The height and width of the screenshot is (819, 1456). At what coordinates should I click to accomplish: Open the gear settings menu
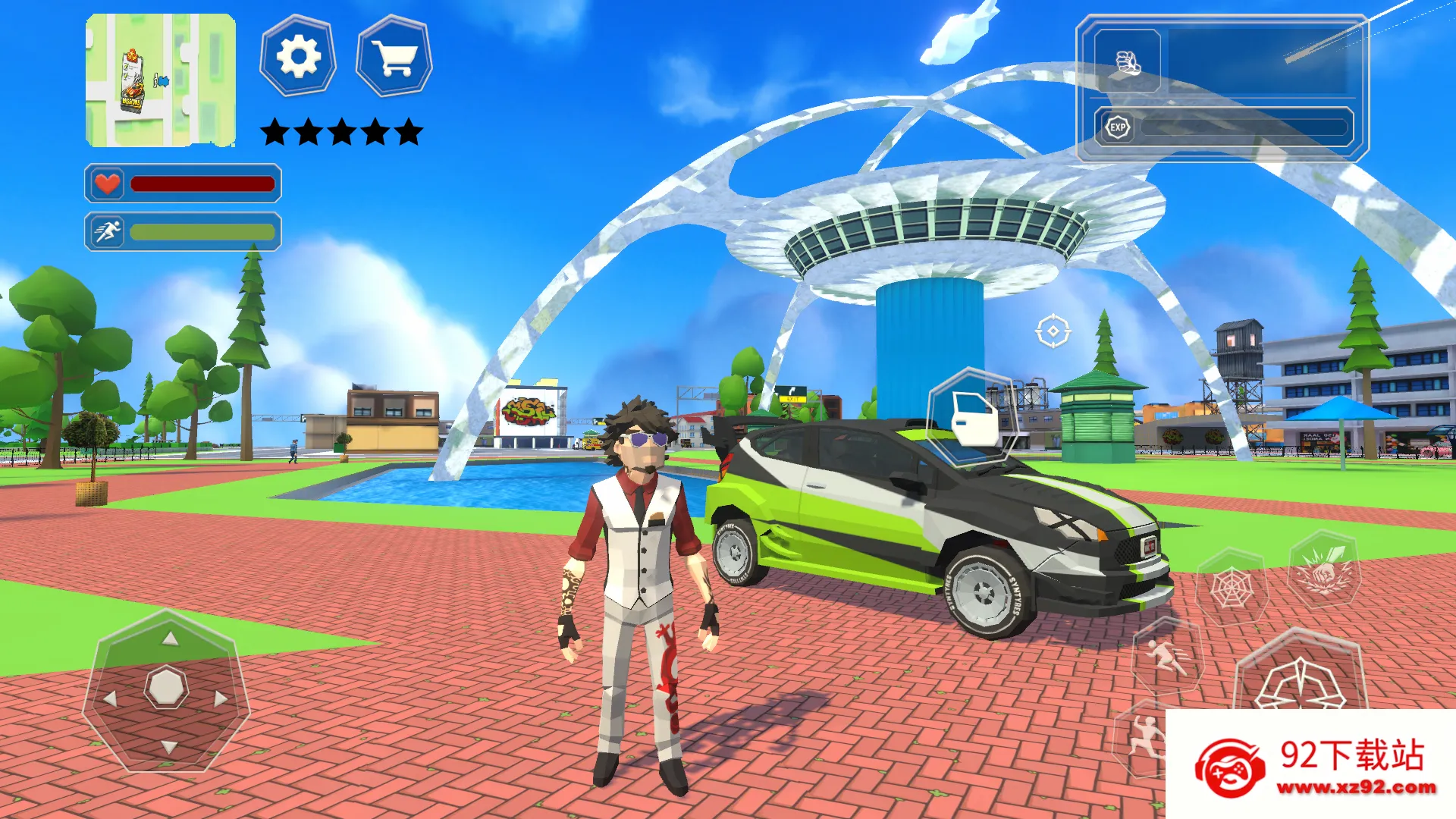[298, 57]
